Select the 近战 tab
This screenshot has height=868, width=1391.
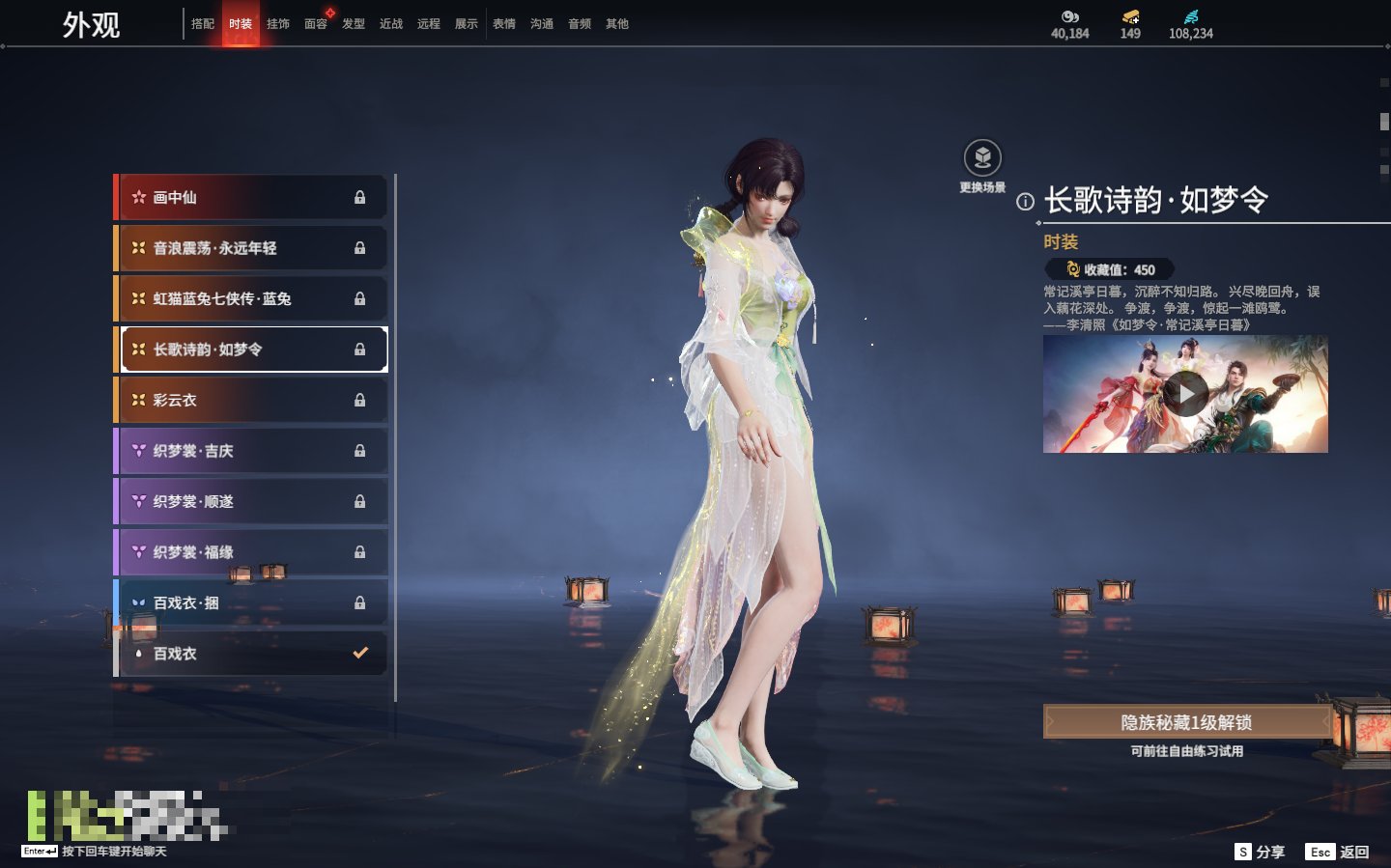tap(391, 24)
